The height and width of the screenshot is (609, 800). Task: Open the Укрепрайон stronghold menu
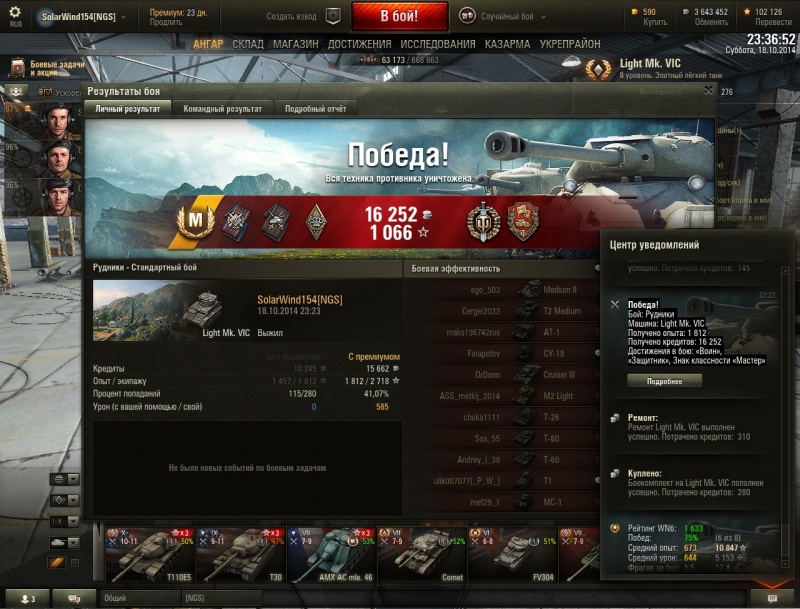571,45
